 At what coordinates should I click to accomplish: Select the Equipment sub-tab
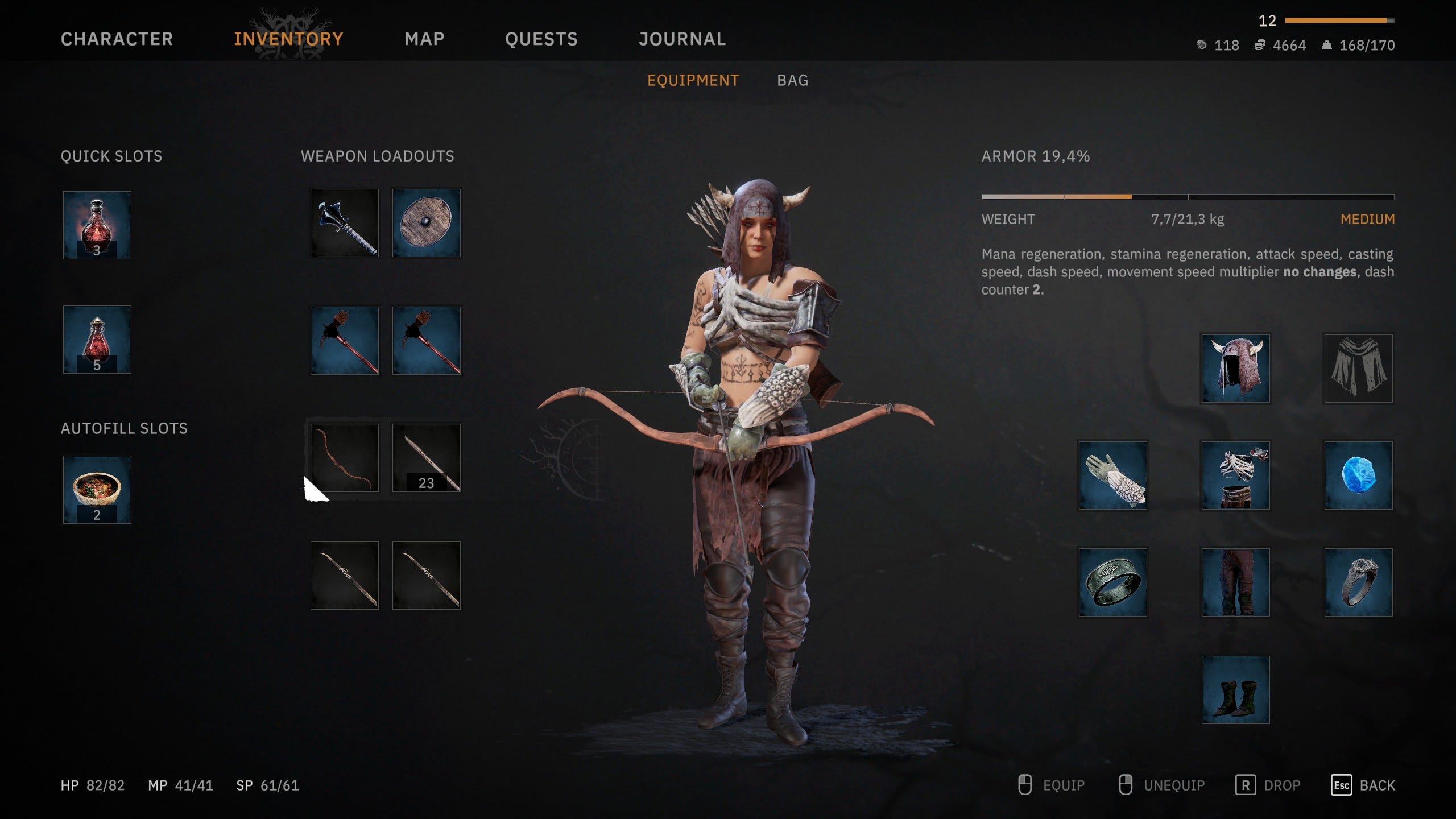click(693, 80)
